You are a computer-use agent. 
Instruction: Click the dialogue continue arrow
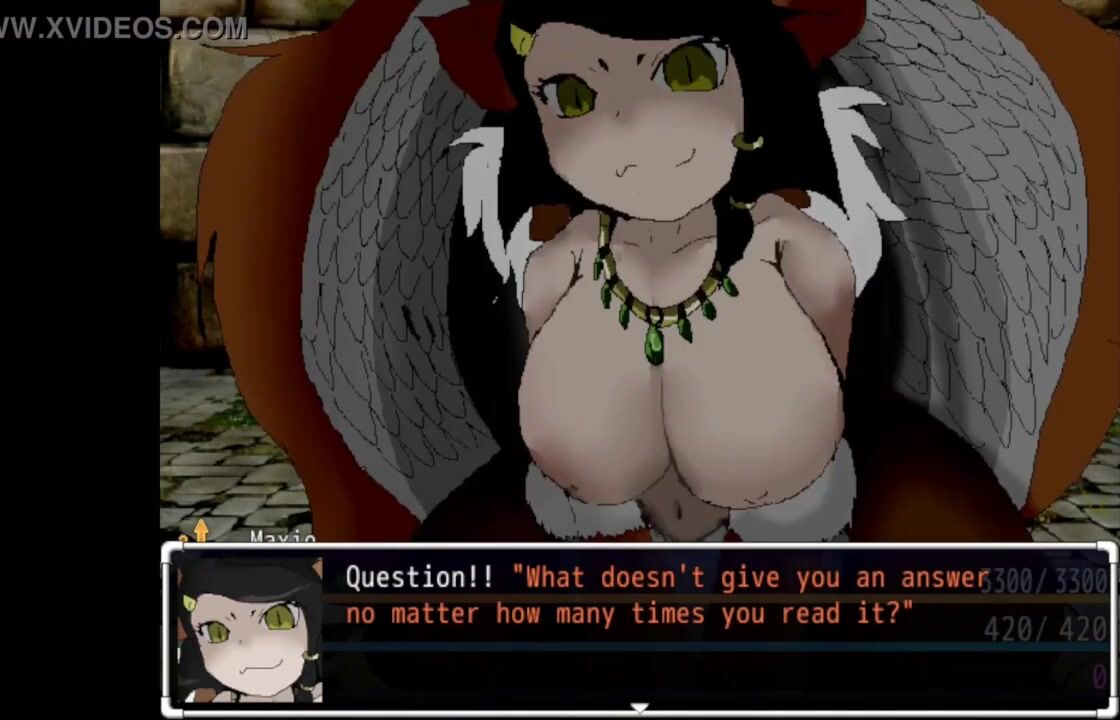click(x=638, y=708)
